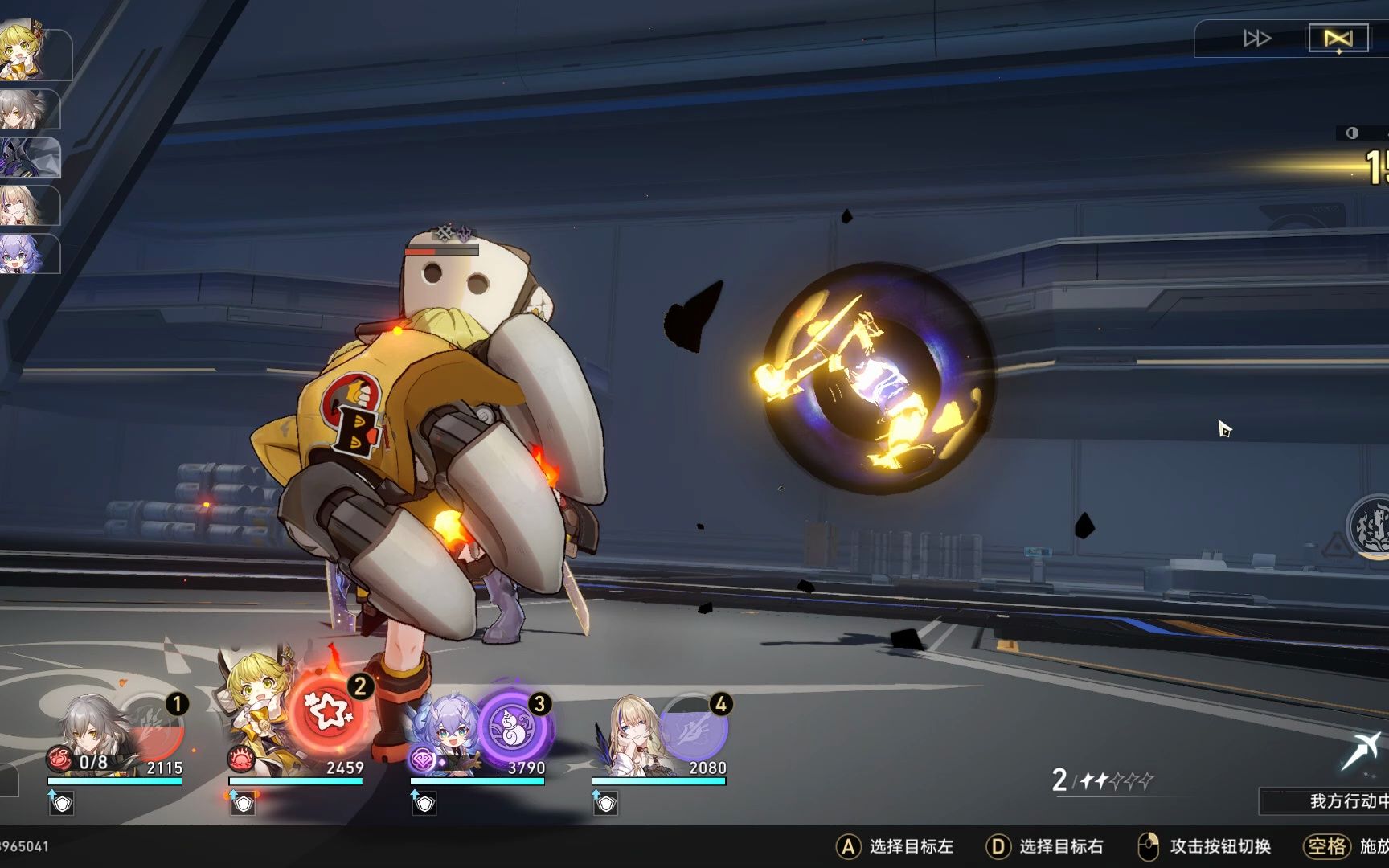Open the round emblem icon at the right edge
1389x868 pixels.
1371,526
